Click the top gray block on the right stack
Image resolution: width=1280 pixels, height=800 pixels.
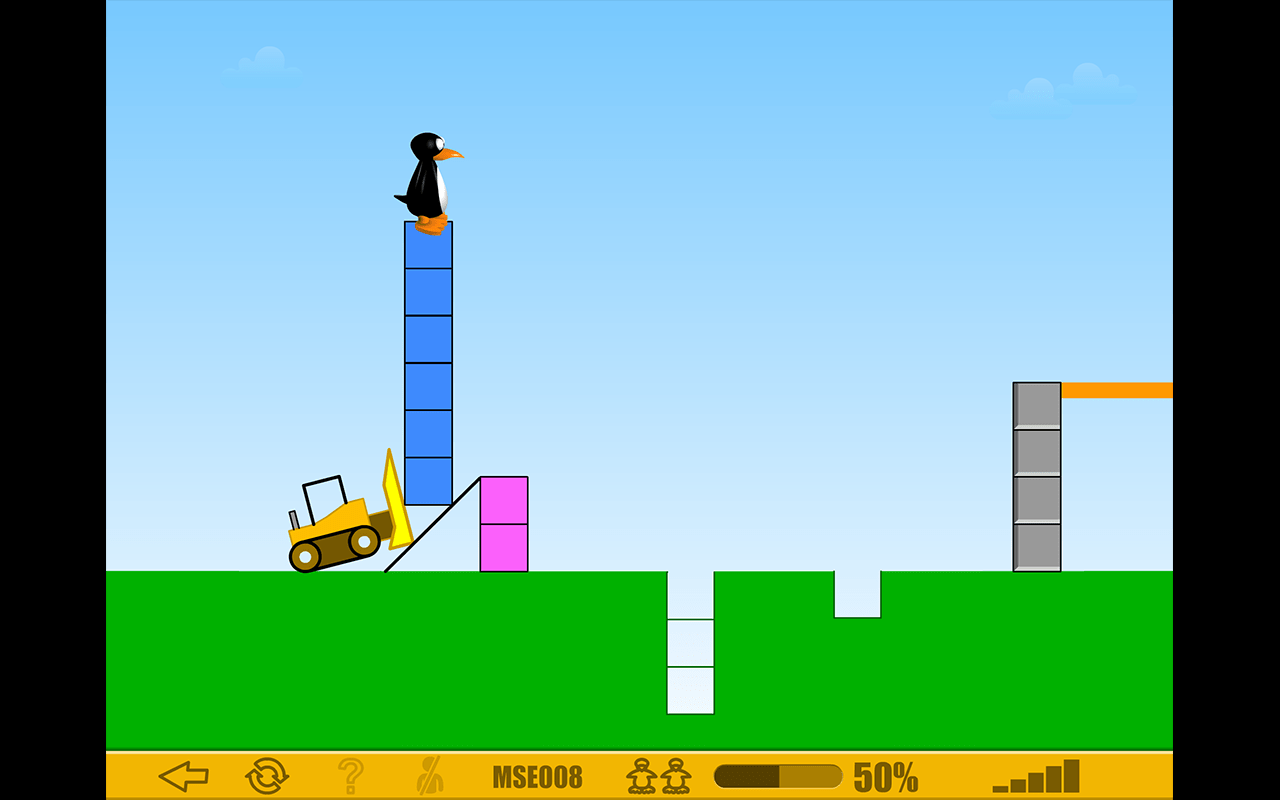pos(1036,405)
